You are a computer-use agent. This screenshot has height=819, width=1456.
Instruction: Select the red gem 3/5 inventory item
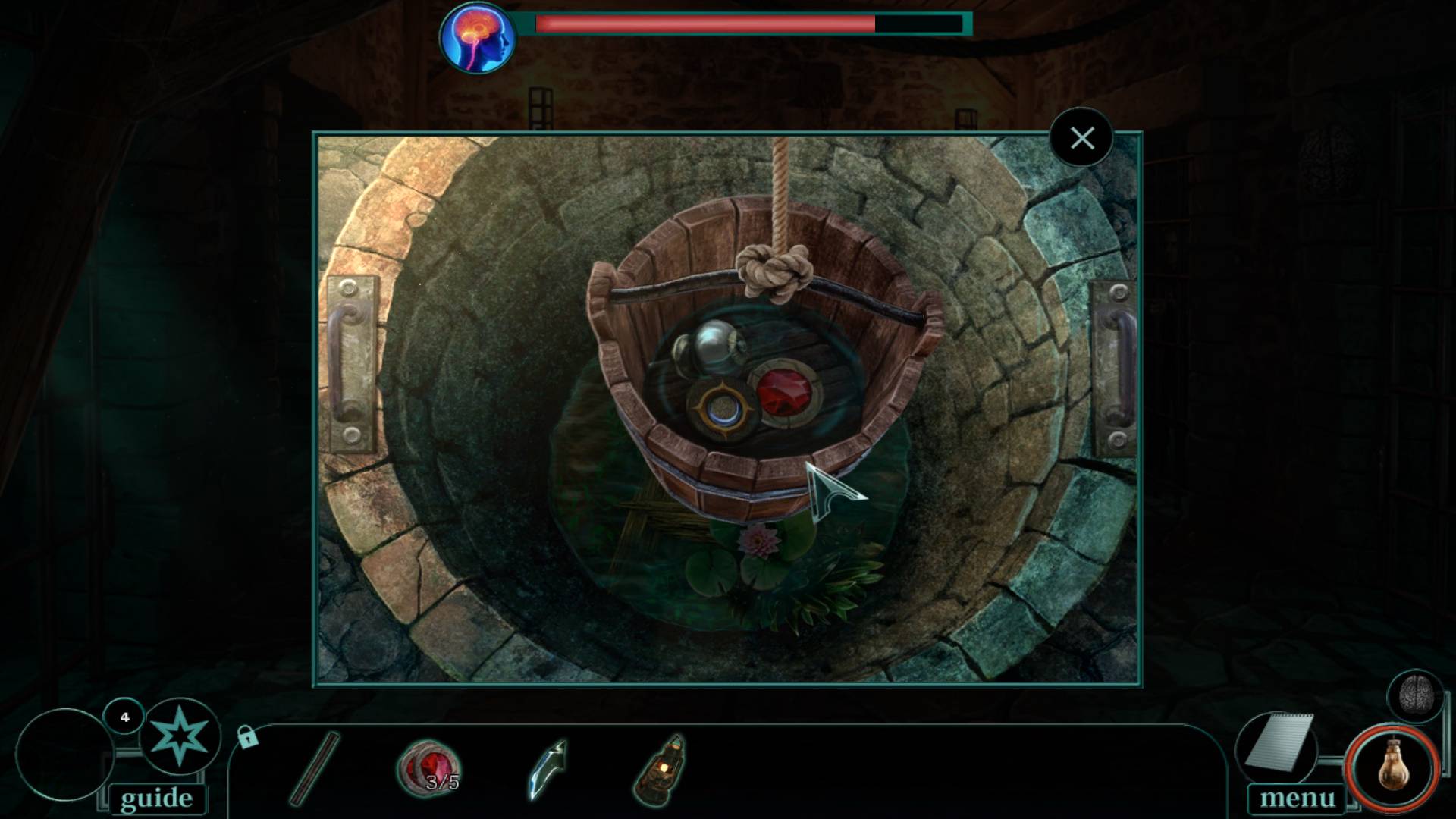click(x=429, y=767)
